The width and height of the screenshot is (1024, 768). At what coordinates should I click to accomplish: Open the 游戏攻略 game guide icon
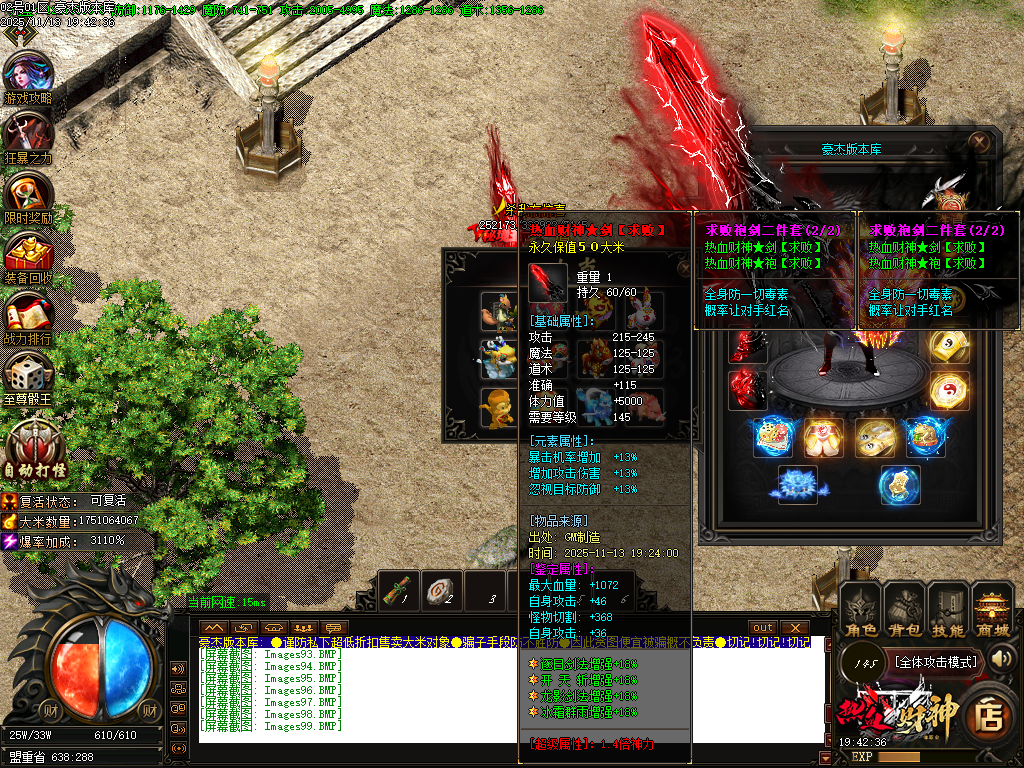[28, 76]
